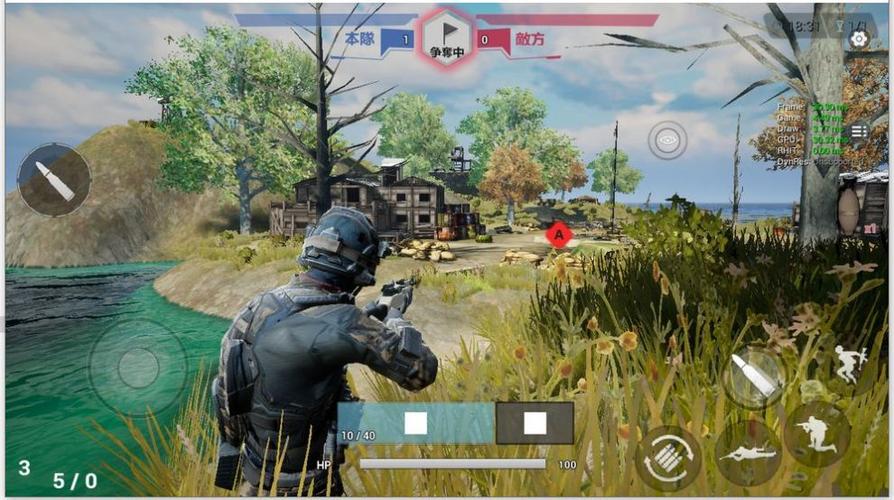Tap the virtual movement joystick
The image size is (894, 500).
(138, 367)
